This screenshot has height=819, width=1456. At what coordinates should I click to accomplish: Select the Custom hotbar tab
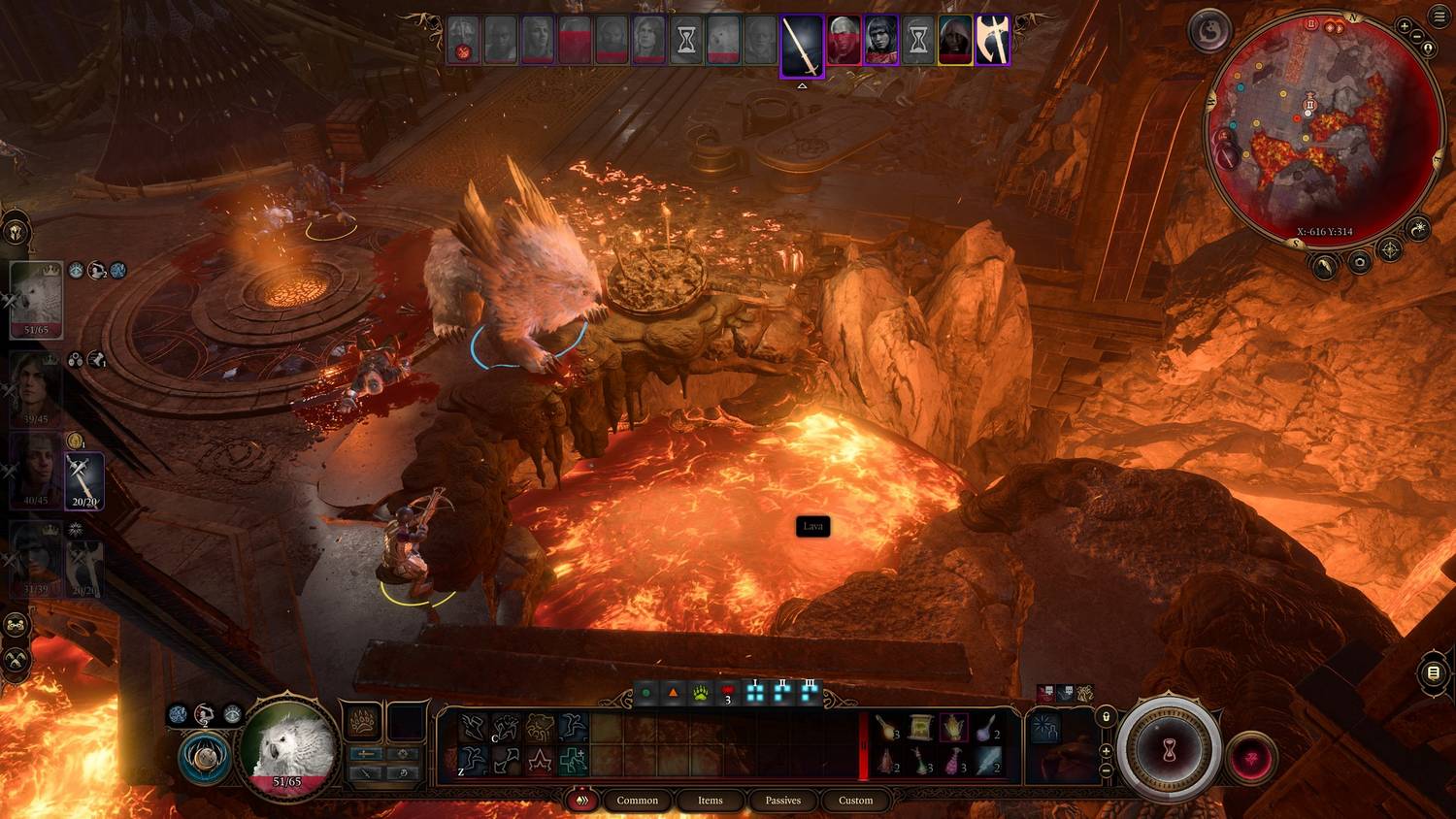(855, 801)
